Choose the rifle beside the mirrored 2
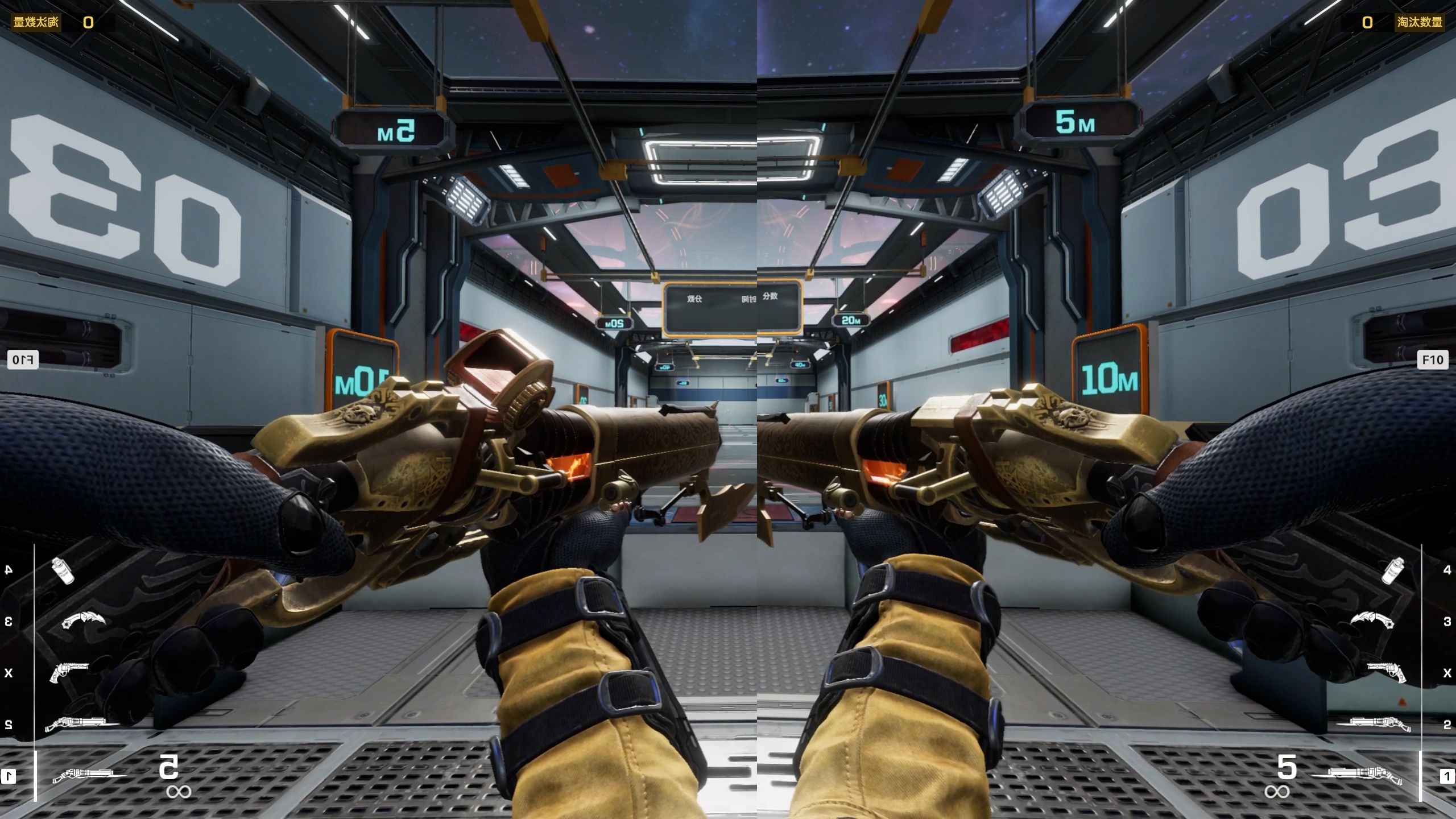Viewport: 1456px width, 819px height. [82, 724]
